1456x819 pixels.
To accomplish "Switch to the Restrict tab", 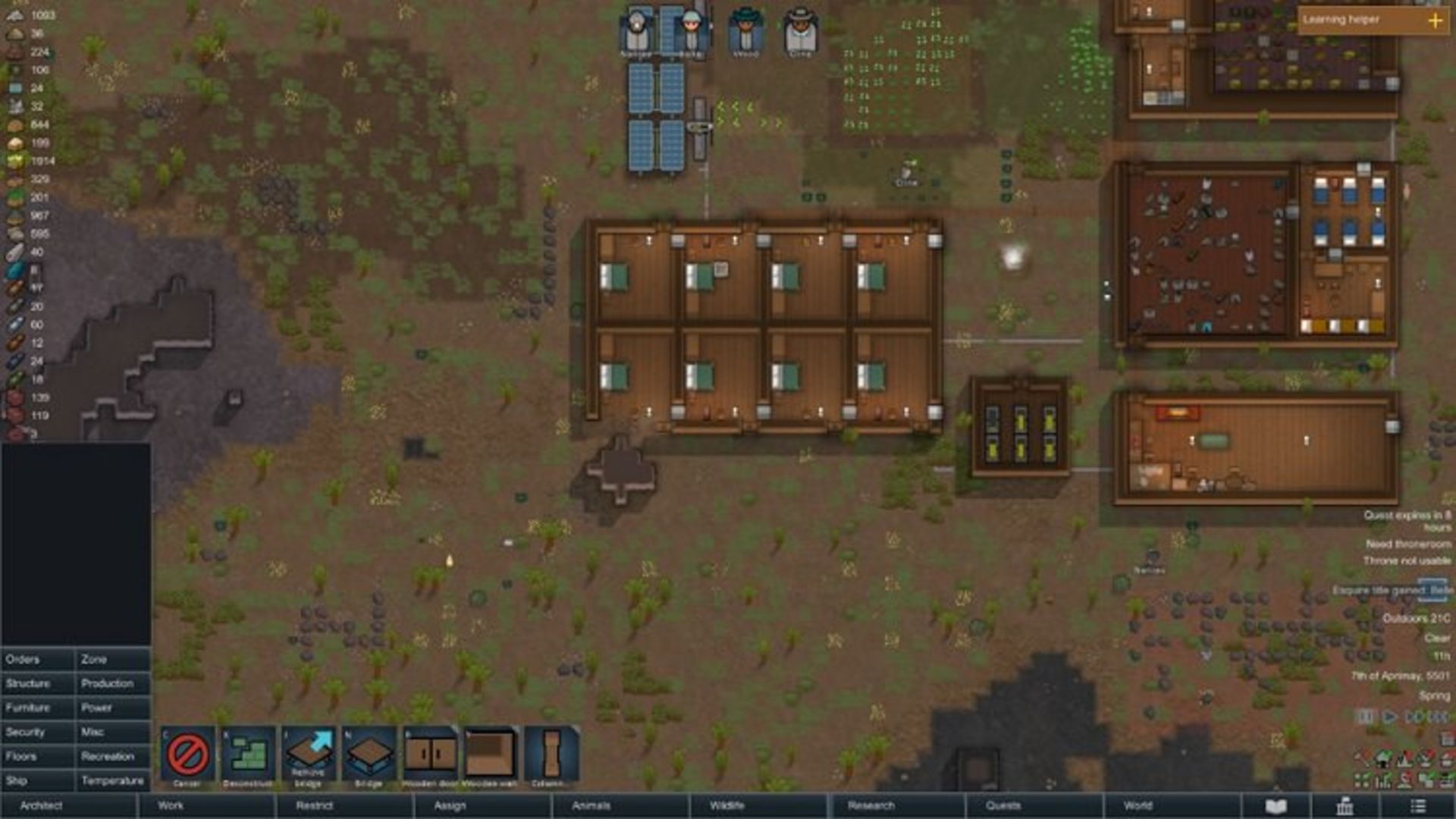I will point(314,805).
